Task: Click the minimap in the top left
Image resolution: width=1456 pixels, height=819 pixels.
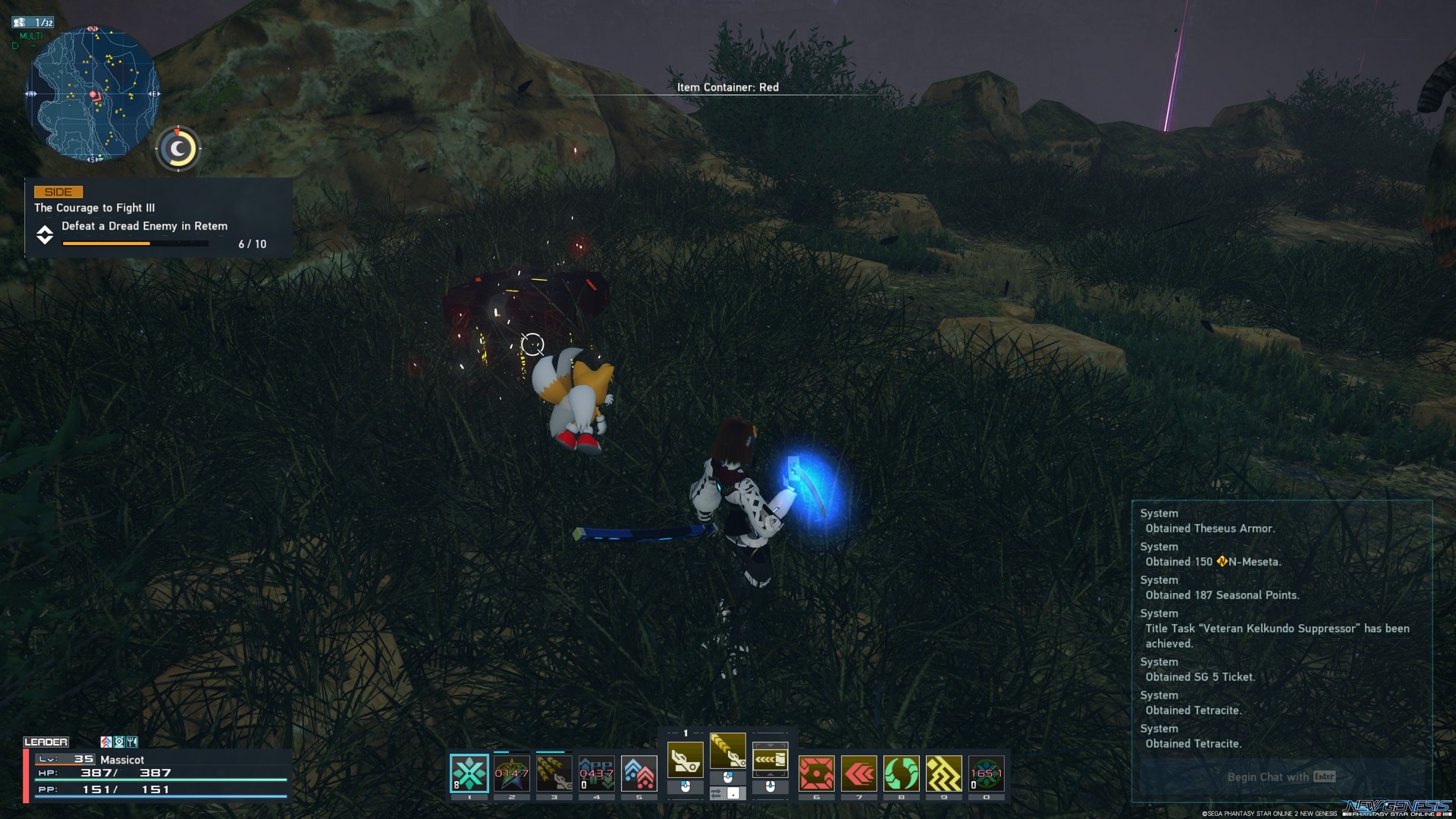Action: [x=95, y=95]
